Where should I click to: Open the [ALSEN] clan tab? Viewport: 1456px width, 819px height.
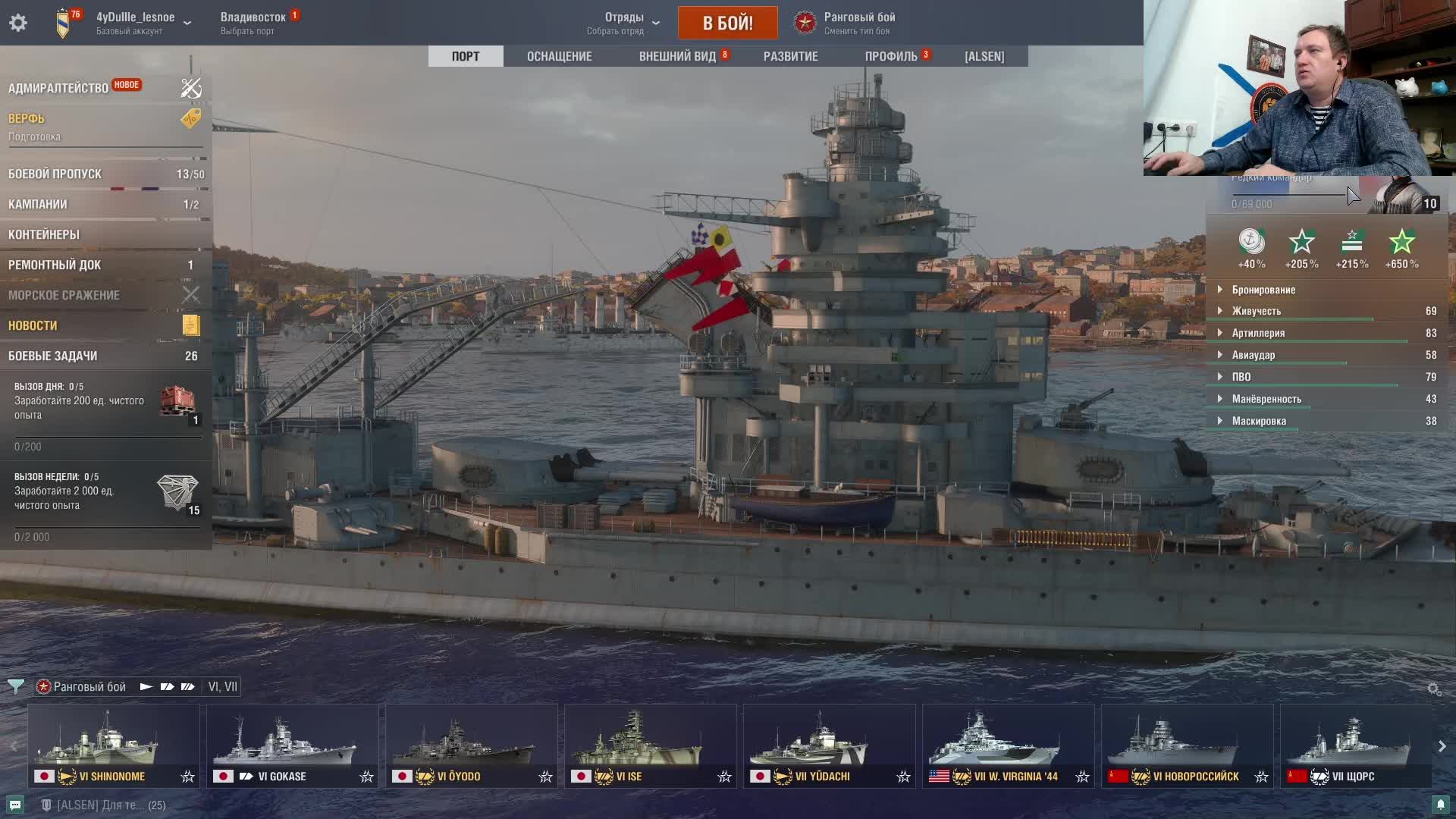tap(984, 56)
